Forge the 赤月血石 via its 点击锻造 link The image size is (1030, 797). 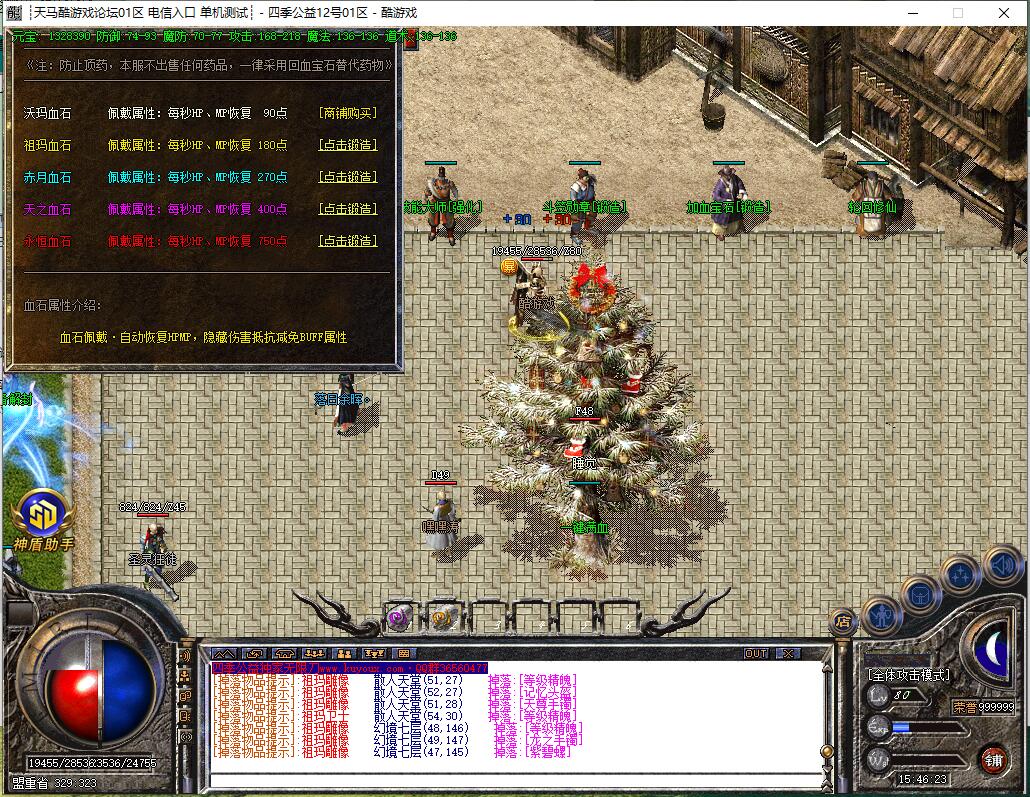coord(347,177)
